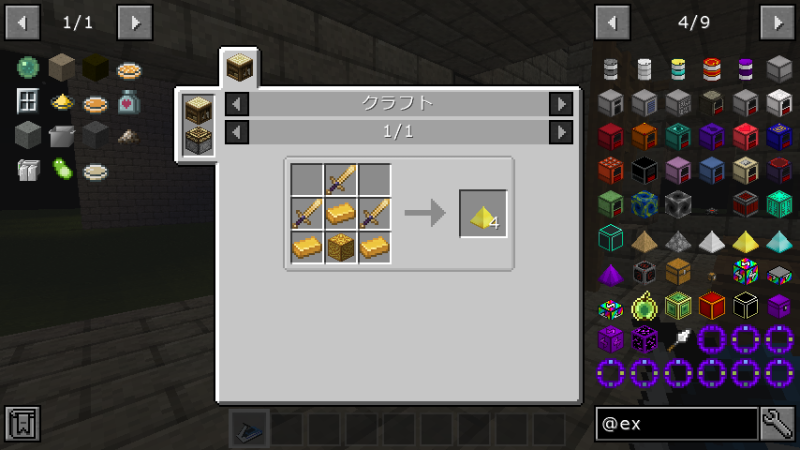Select the gold block in the bottom row
This screenshot has width=800, height=450.
click(x=341, y=247)
